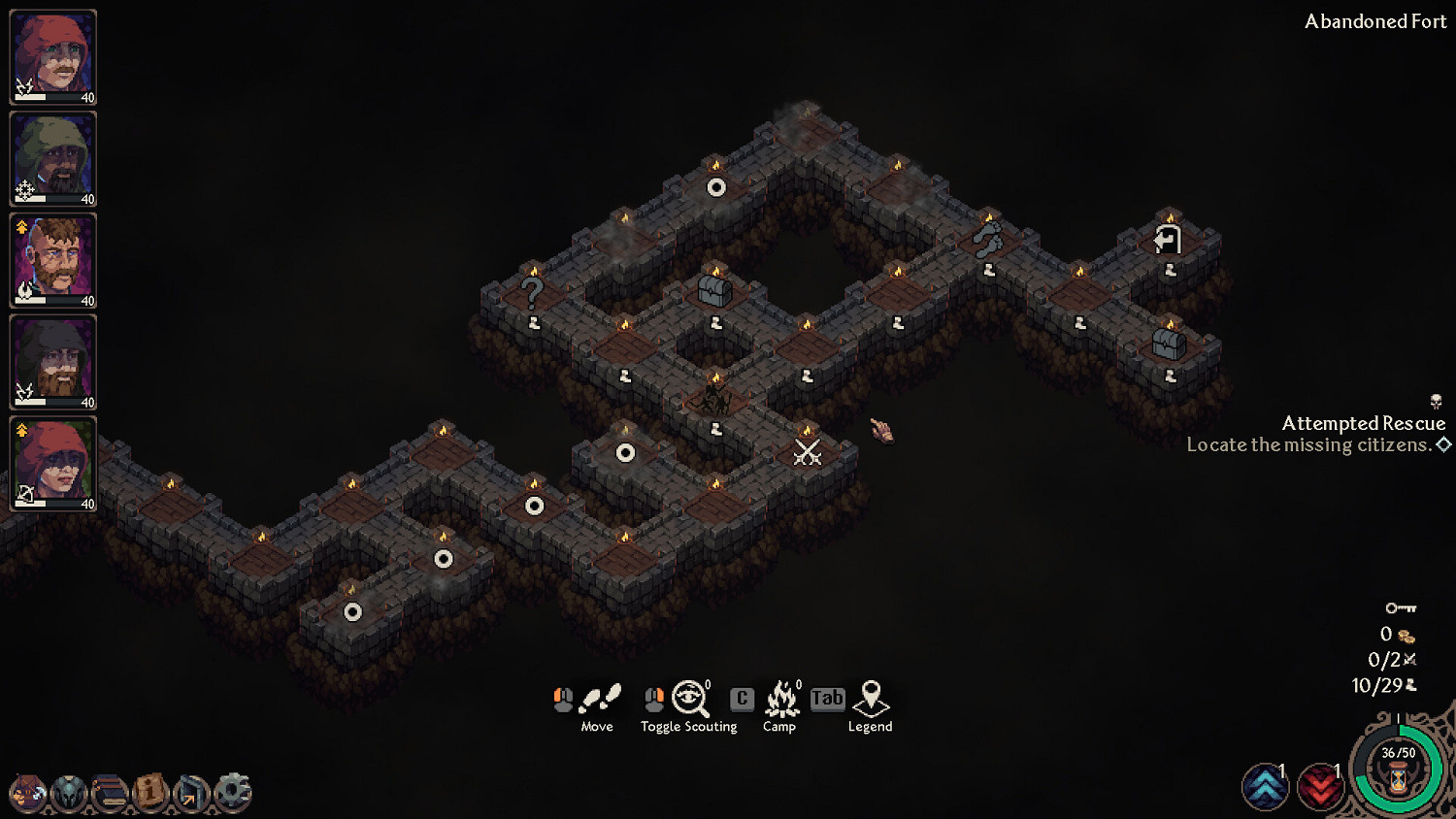
Task: Select the bottom hooded archer portrait
Action: [52, 465]
